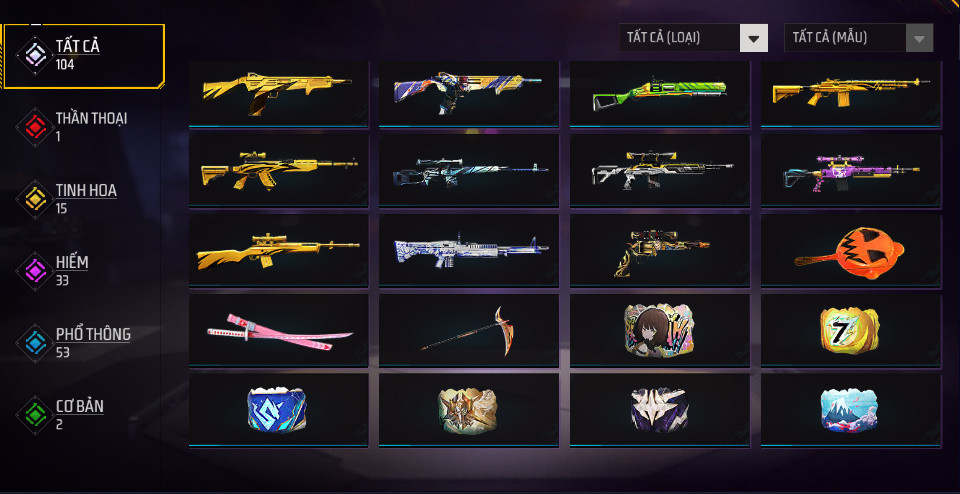Select the anime girl loot box
Image resolution: width=960 pixels, height=494 pixels.
(659, 328)
